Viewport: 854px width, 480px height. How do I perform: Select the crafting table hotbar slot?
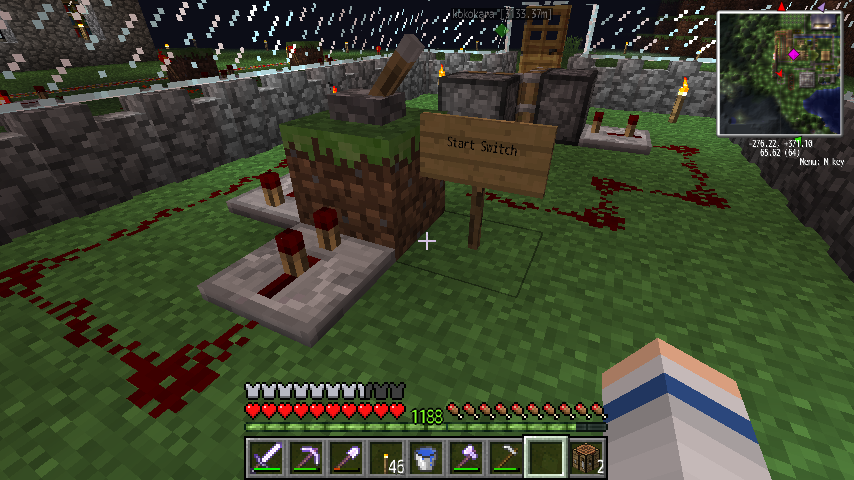point(585,458)
